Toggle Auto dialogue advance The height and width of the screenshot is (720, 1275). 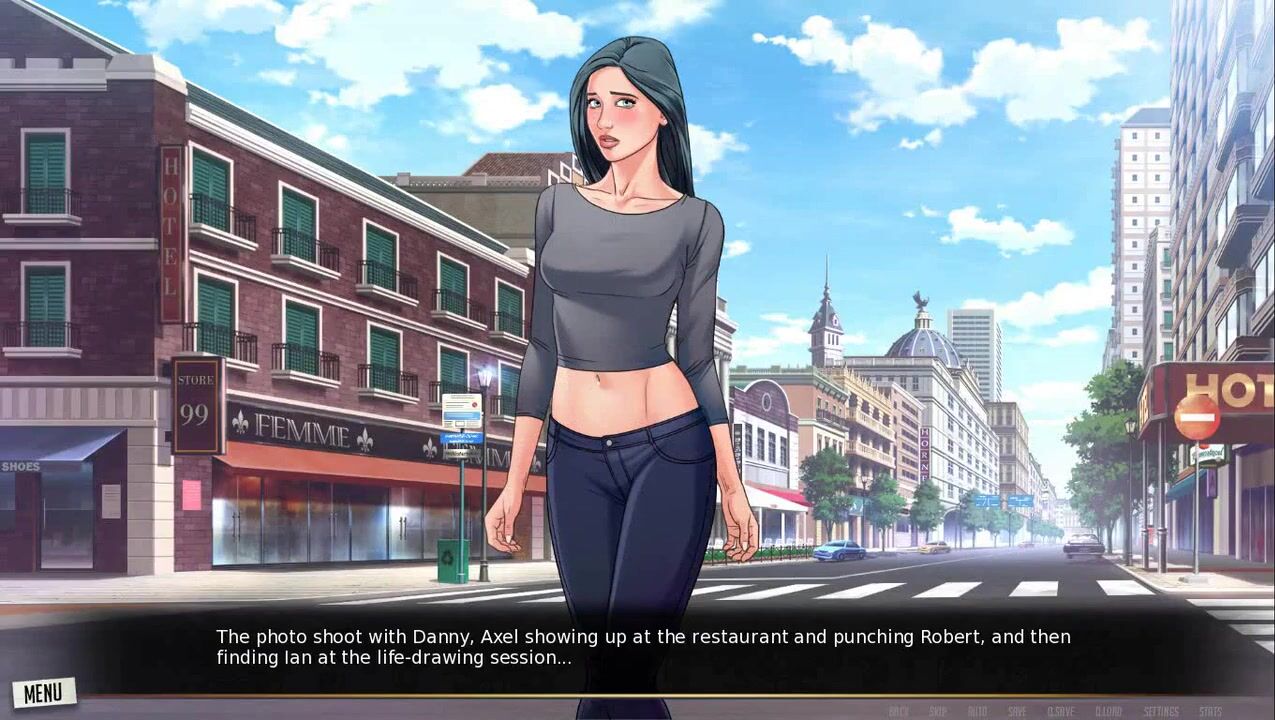977,711
